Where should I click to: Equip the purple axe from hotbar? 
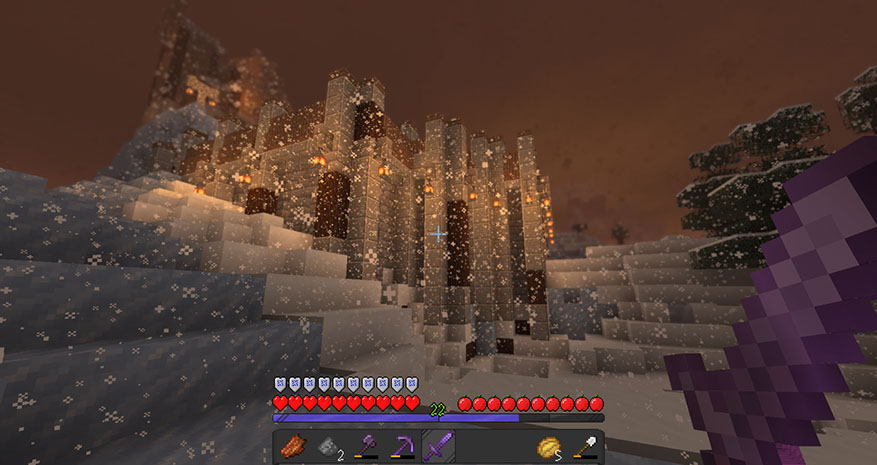[x=365, y=446]
